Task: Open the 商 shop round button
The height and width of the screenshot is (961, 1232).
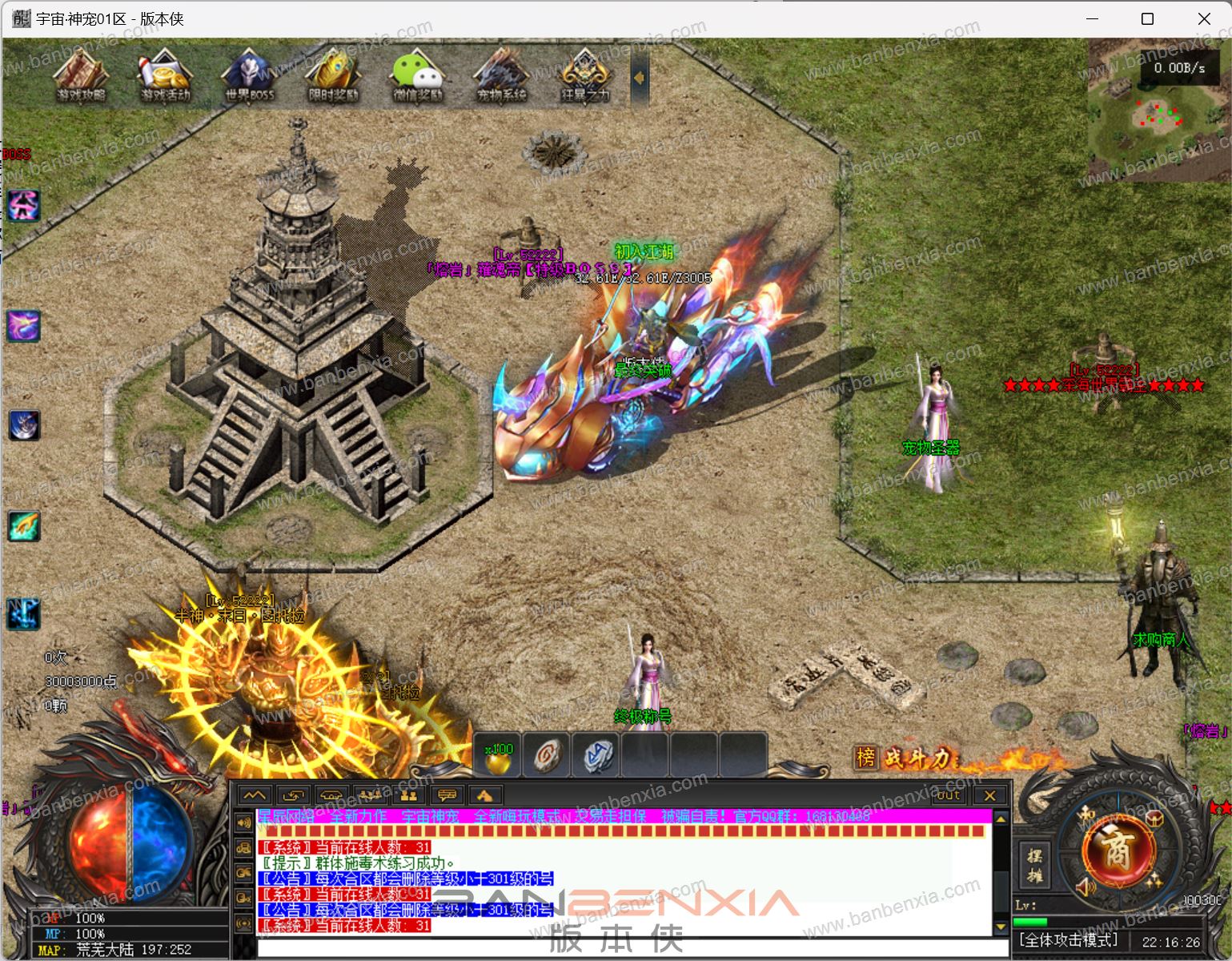Action: pyautogui.click(x=1117, y=850)
